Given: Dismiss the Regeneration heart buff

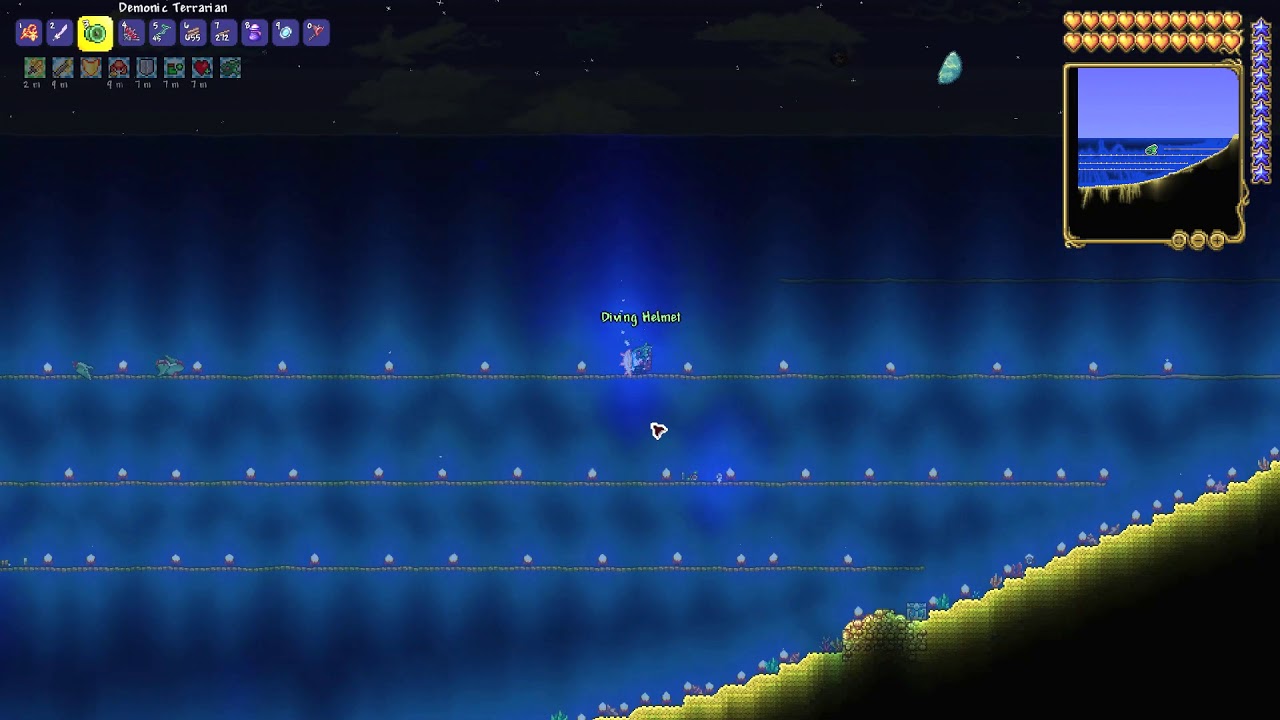Looking at the screenshot, I should [x=201, y=67].
